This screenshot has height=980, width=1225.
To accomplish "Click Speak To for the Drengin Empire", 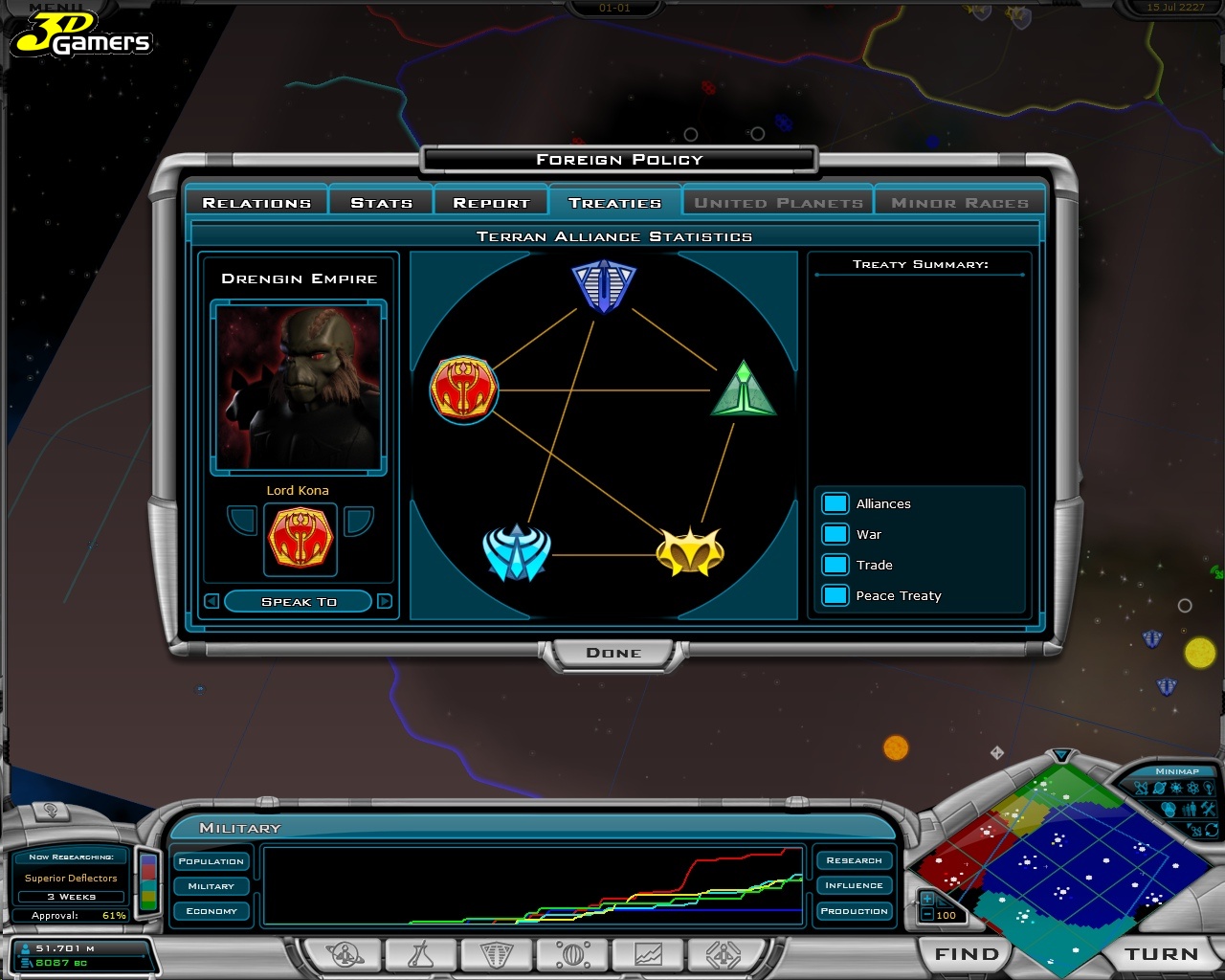I will [x=298, y=601].
